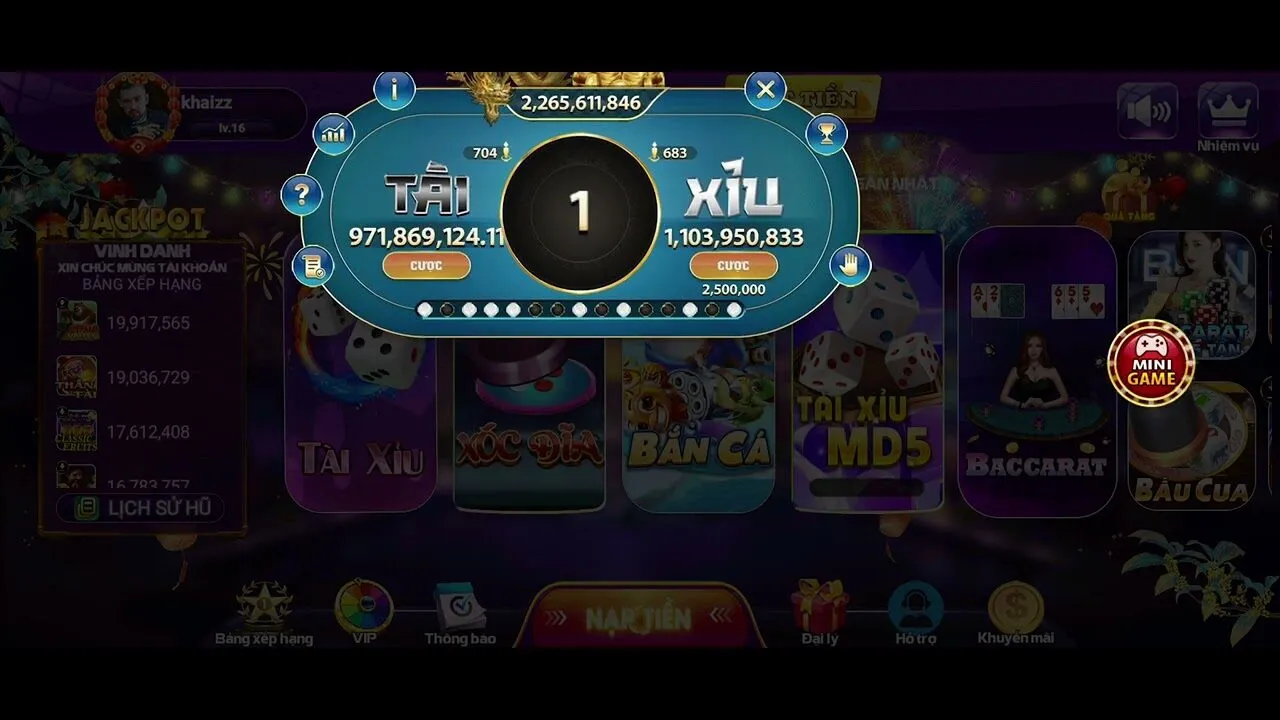Open the statistics chart icon on the popup
Viewport: 1280px width, 720px height.
pyautogui.click(x=334, y=133)
